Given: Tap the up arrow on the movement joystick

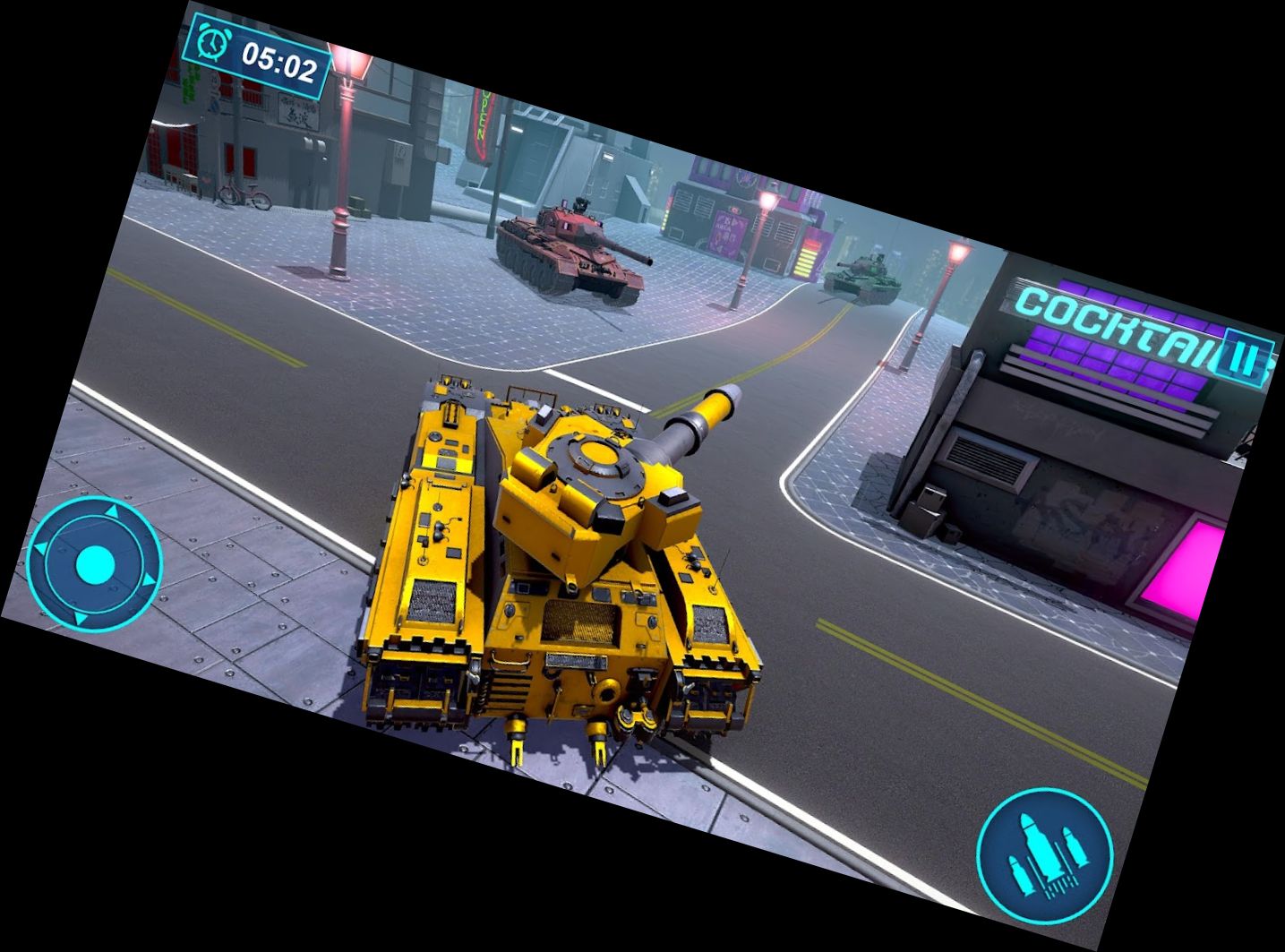Looking at the screenshot, I should [113, 511].
